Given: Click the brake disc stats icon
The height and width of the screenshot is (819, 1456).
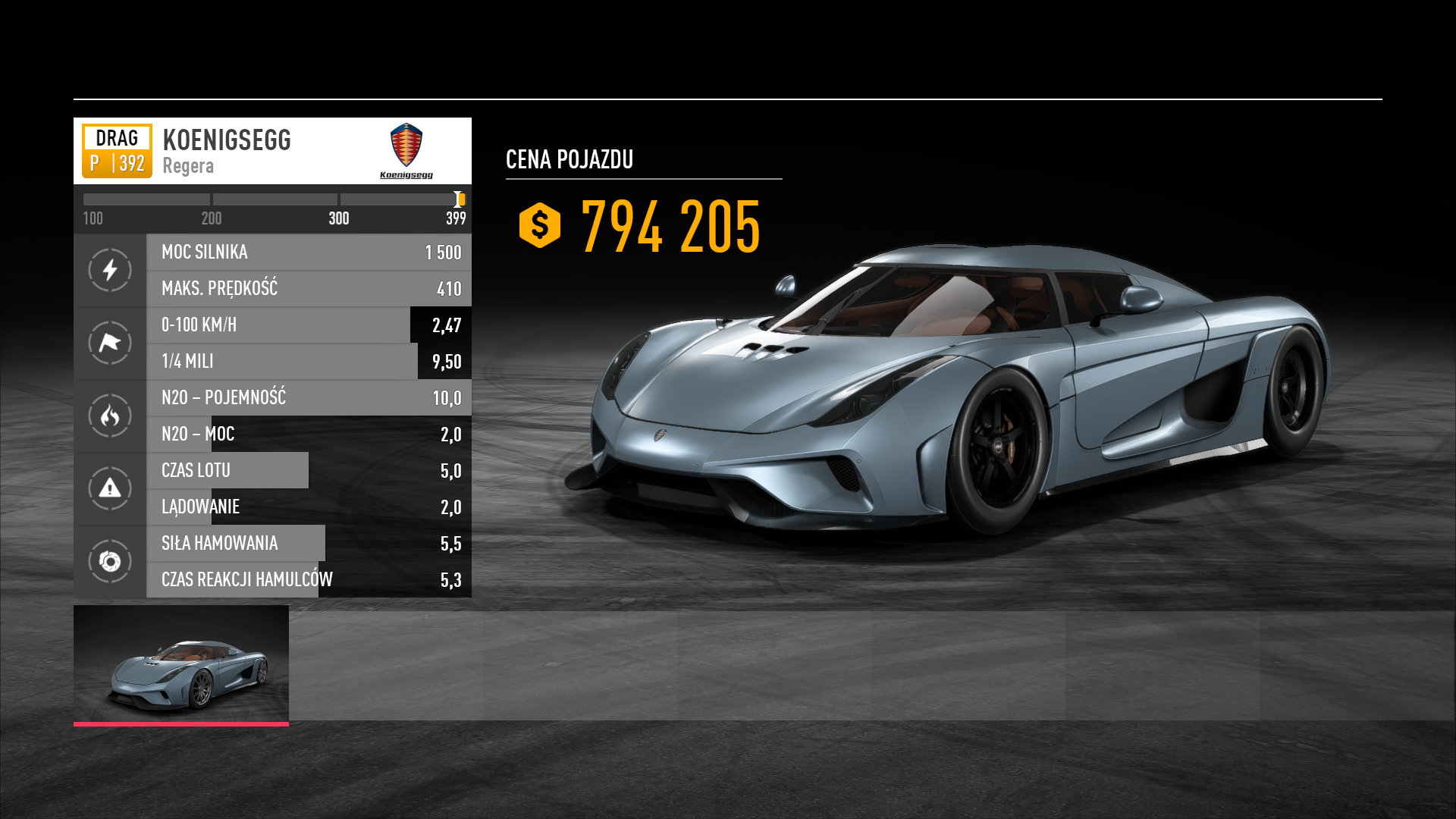Looking at the screenshot, I should tap(110, 561).
